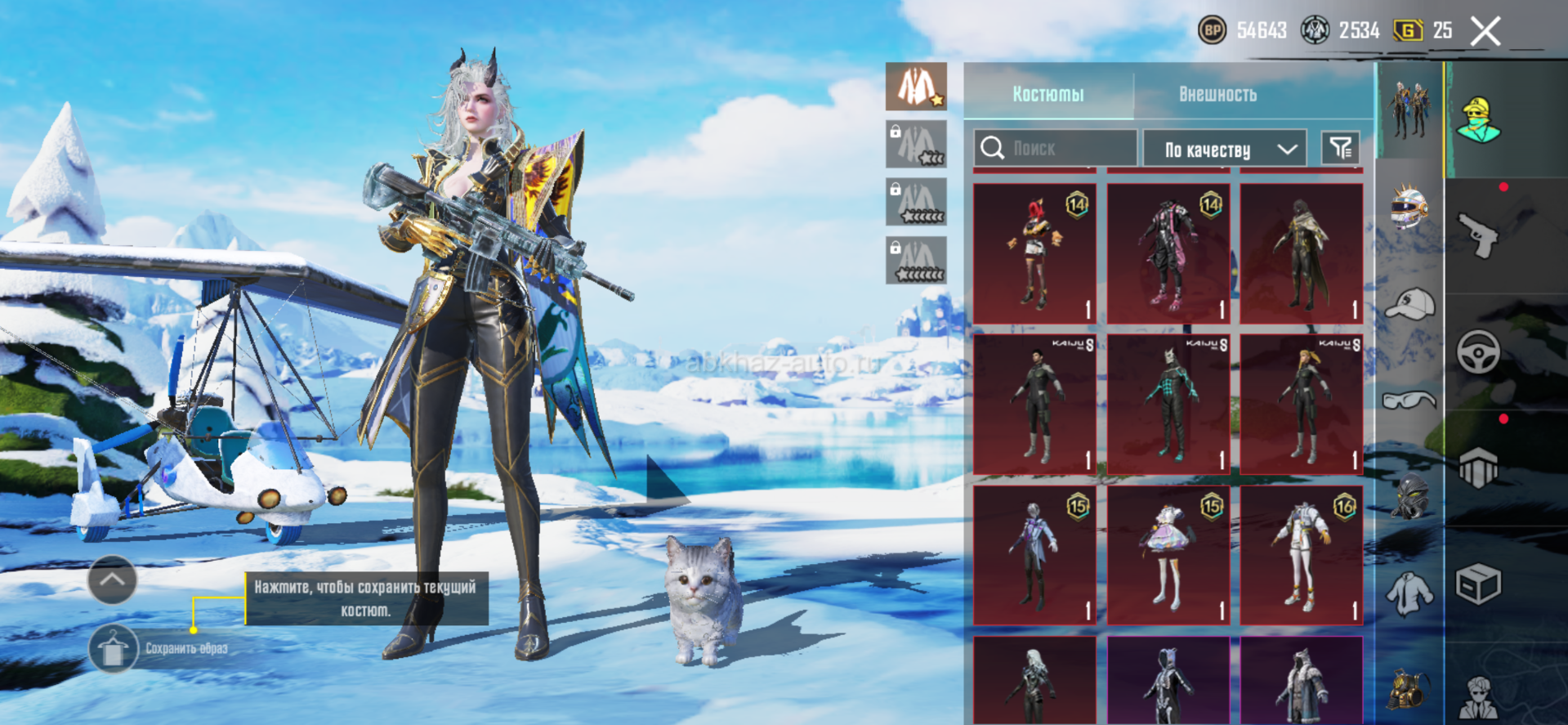Open the steering wheel vehicles section
The width and height of the screenshot is (1568, 725).
point(1479,352)
